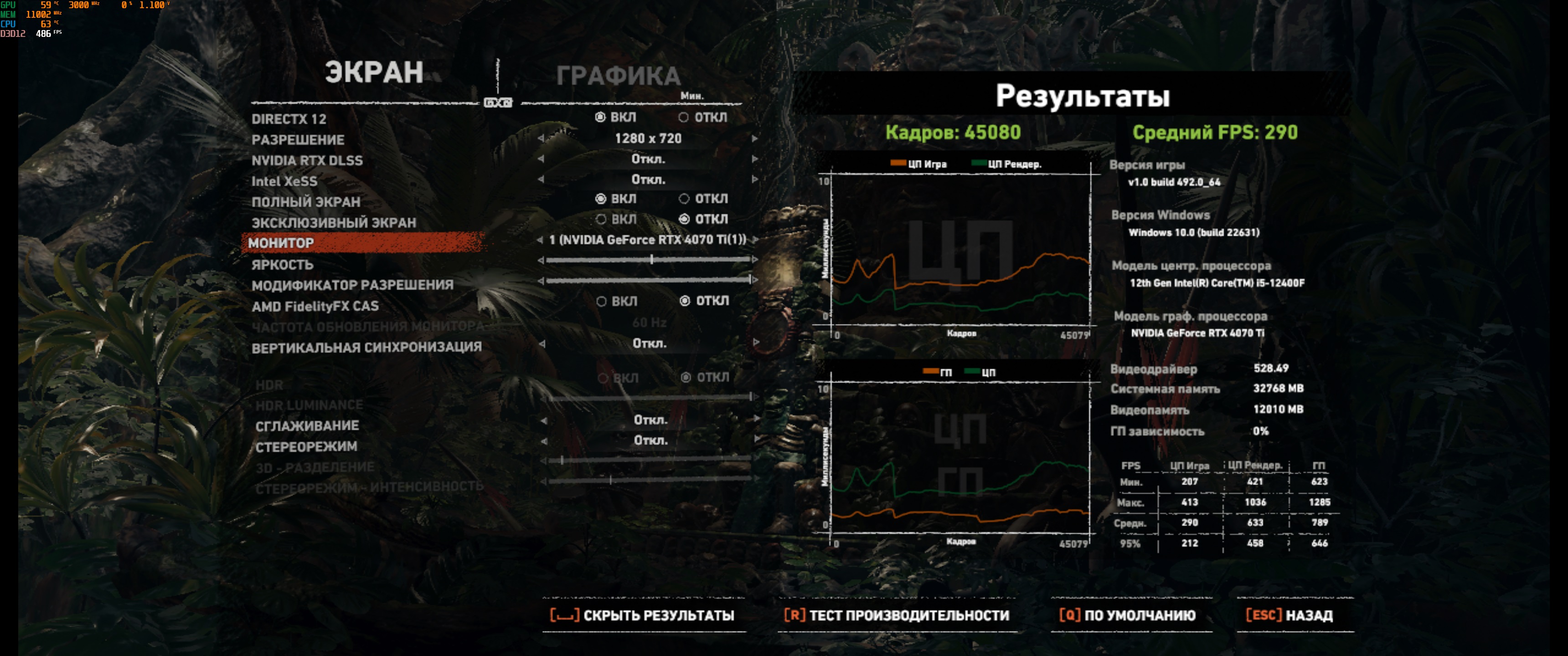1568x656 pixels.
Task: Reset settings with ПО УМОЛЧАНИЮ
Action: tap(1127, 615)
